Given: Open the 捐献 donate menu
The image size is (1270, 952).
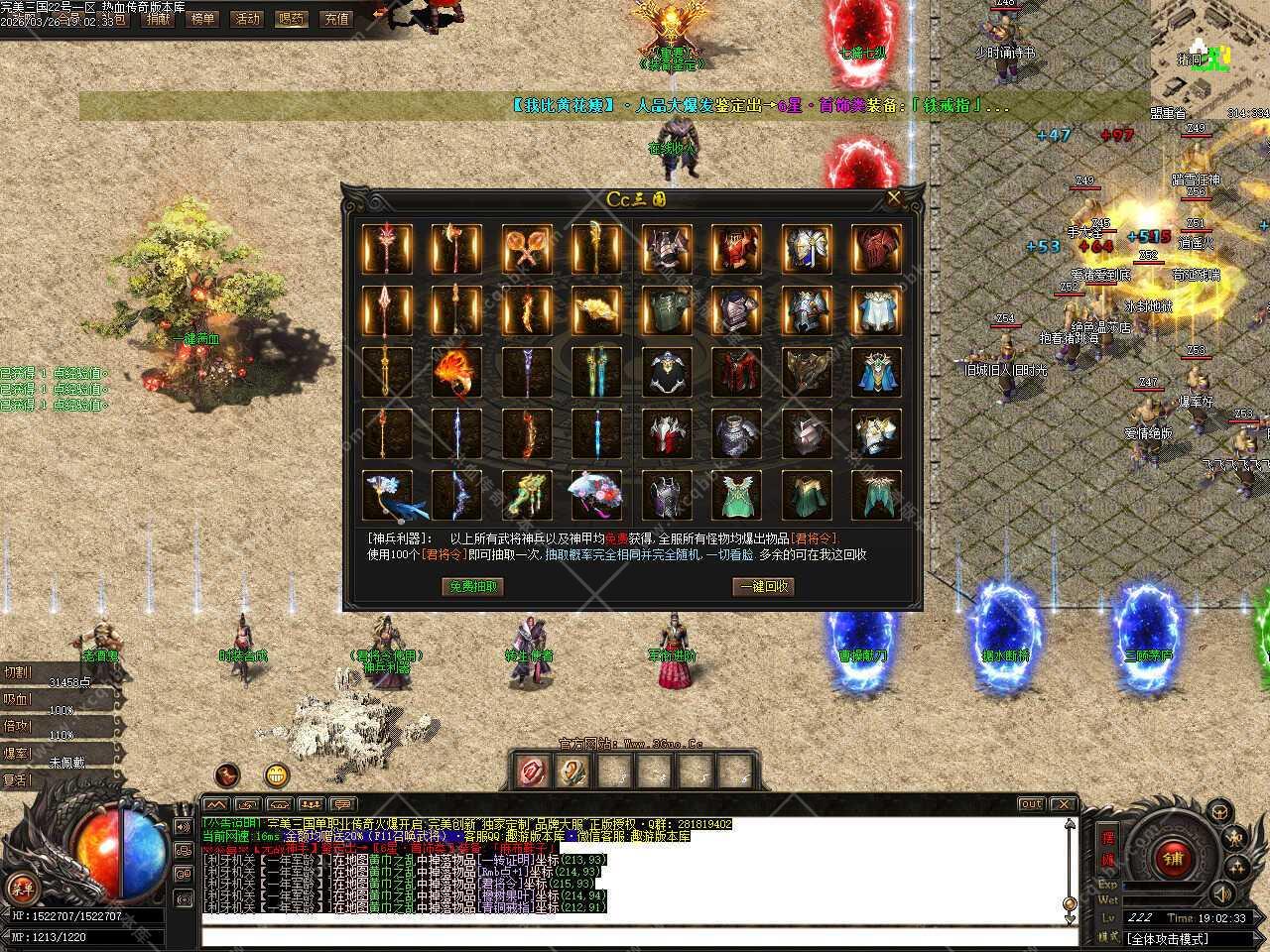Looking at the screenshot, I should pyautogui.click(x=158, y=18).
